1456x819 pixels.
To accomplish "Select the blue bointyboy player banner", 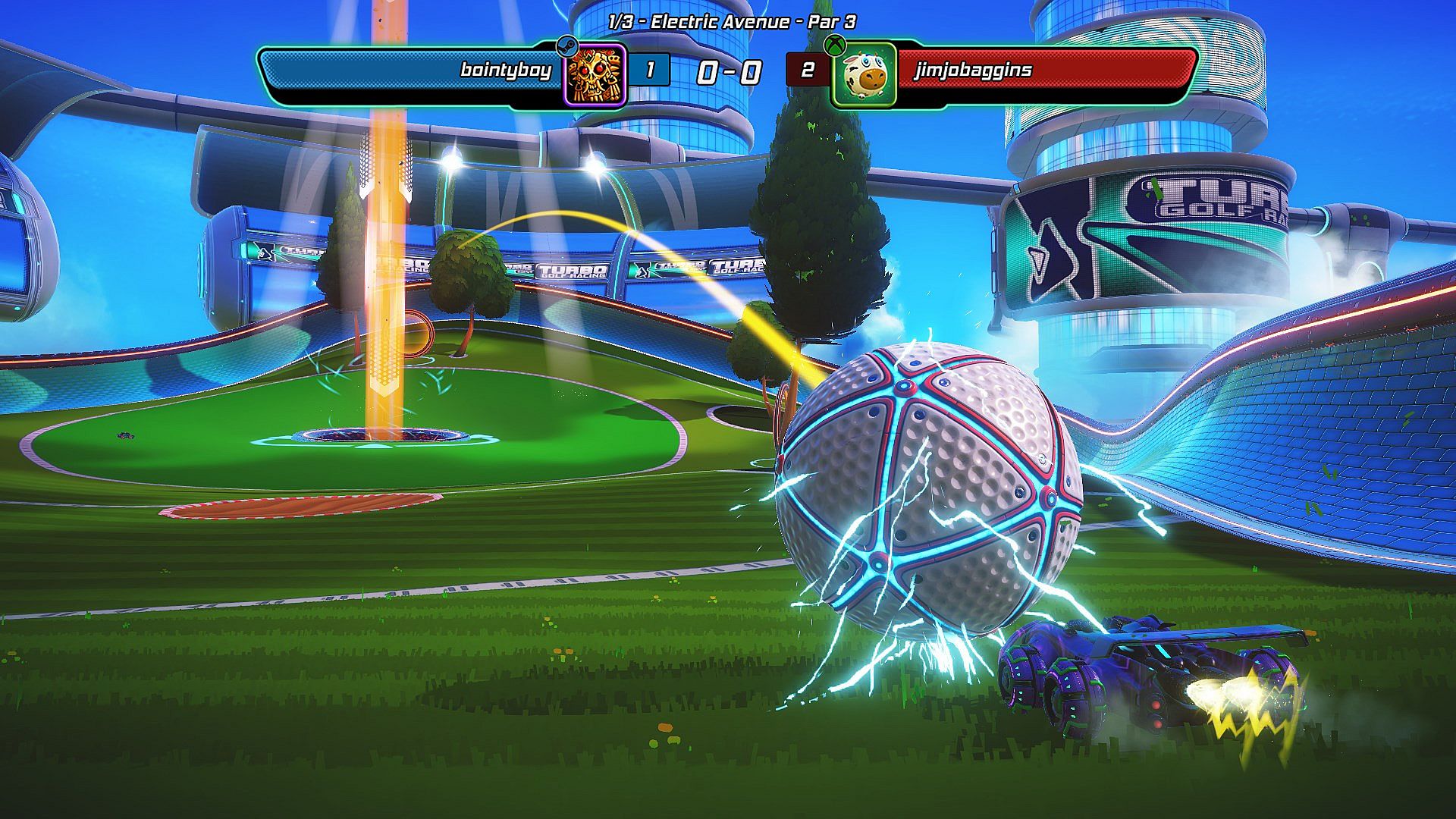I will pyautogui.click(x=409, y=71).
